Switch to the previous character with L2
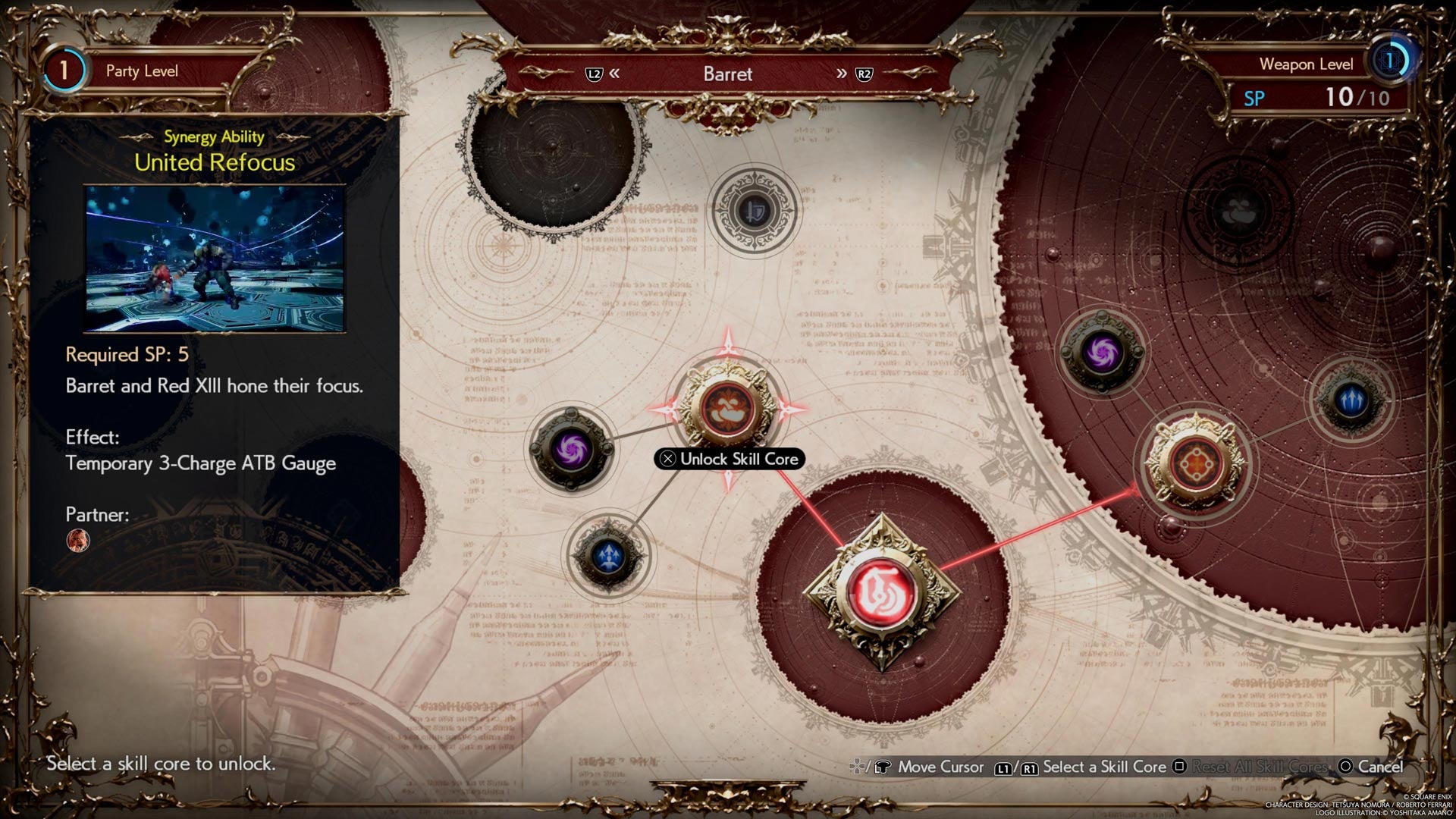 click(x=595, y=74)
